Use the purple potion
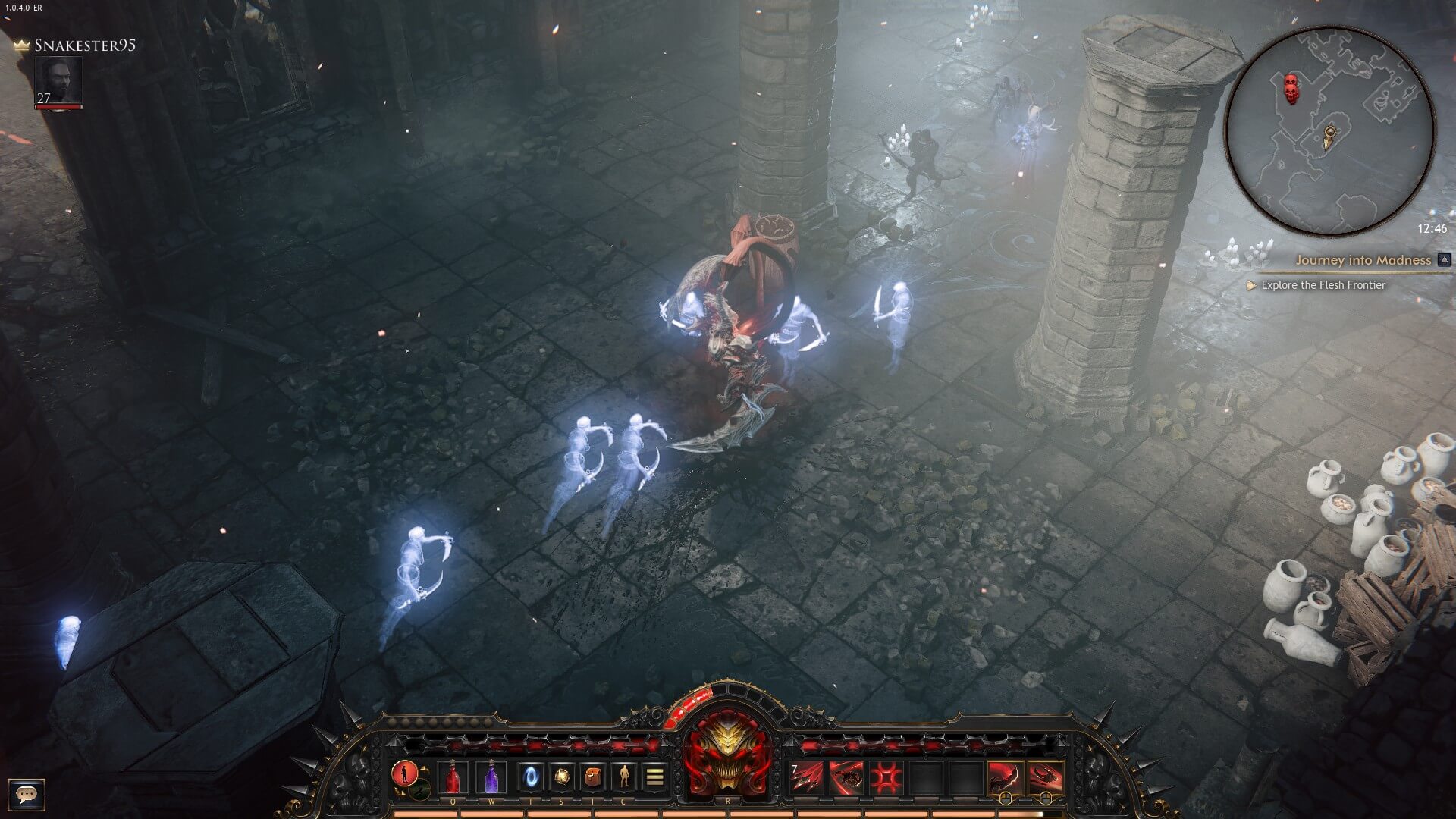The image size is (1456, 819). pos(491,778)
